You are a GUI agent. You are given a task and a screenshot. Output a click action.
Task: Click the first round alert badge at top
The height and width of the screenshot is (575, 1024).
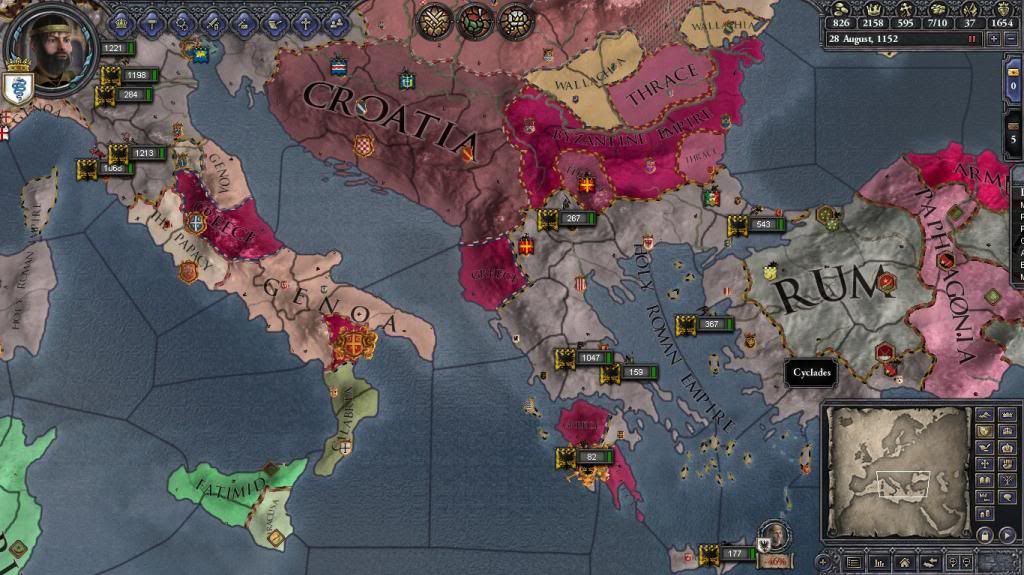432,20
